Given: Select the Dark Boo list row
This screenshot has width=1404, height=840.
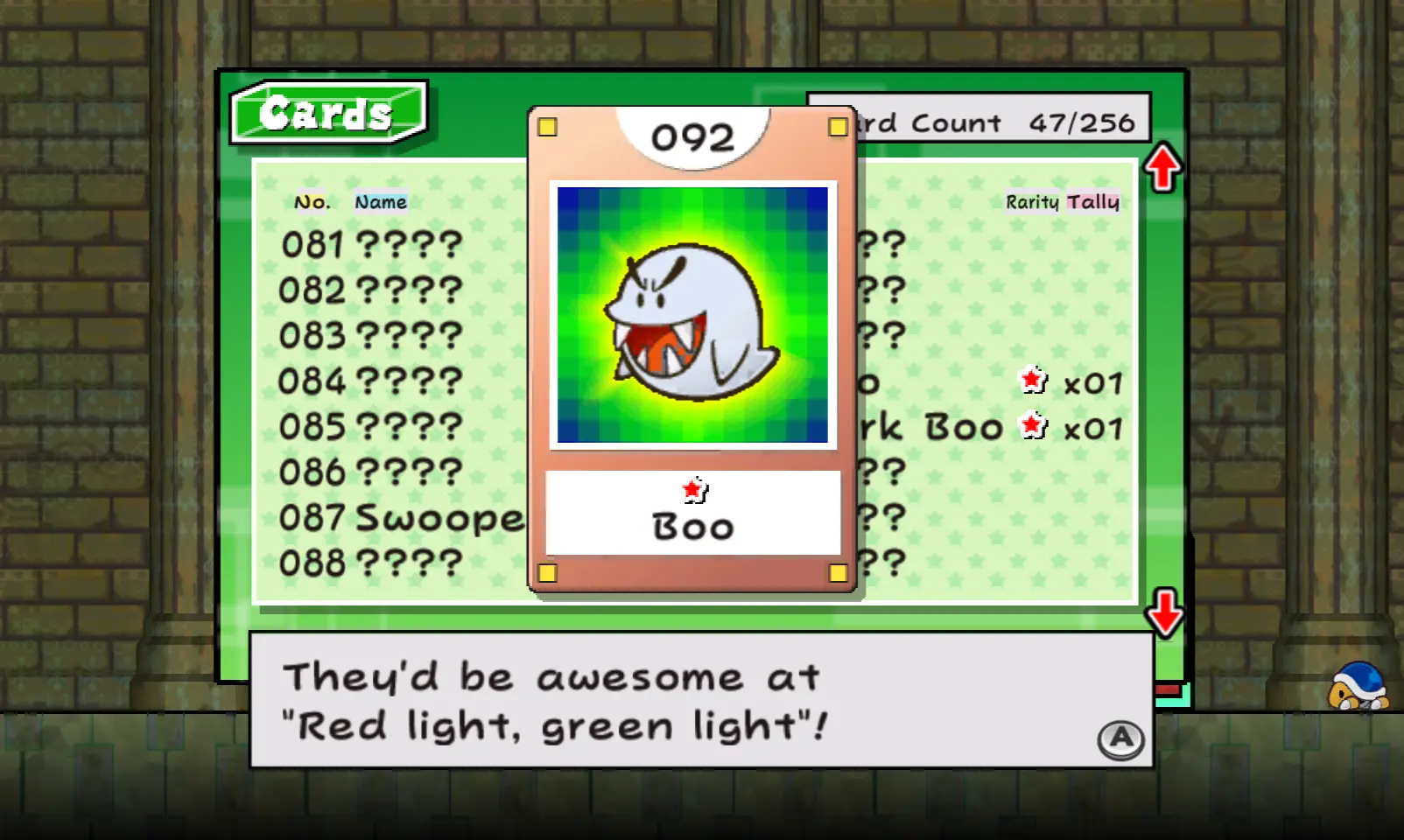Looking at the screenshot, I should click(x=963, y=428).
